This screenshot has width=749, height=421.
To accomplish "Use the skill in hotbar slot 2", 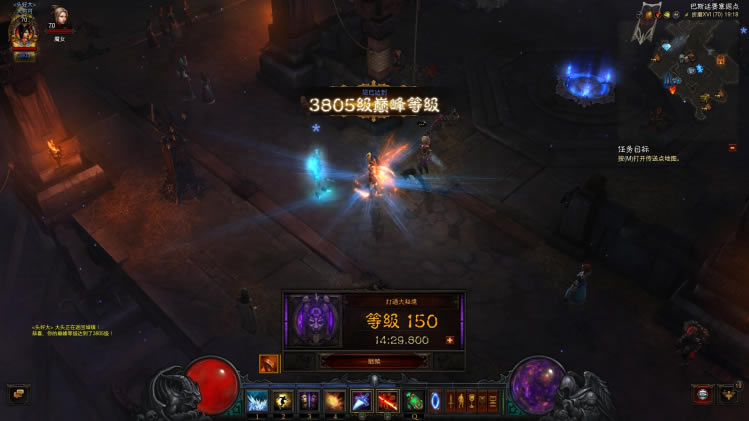I will (283, 401).
